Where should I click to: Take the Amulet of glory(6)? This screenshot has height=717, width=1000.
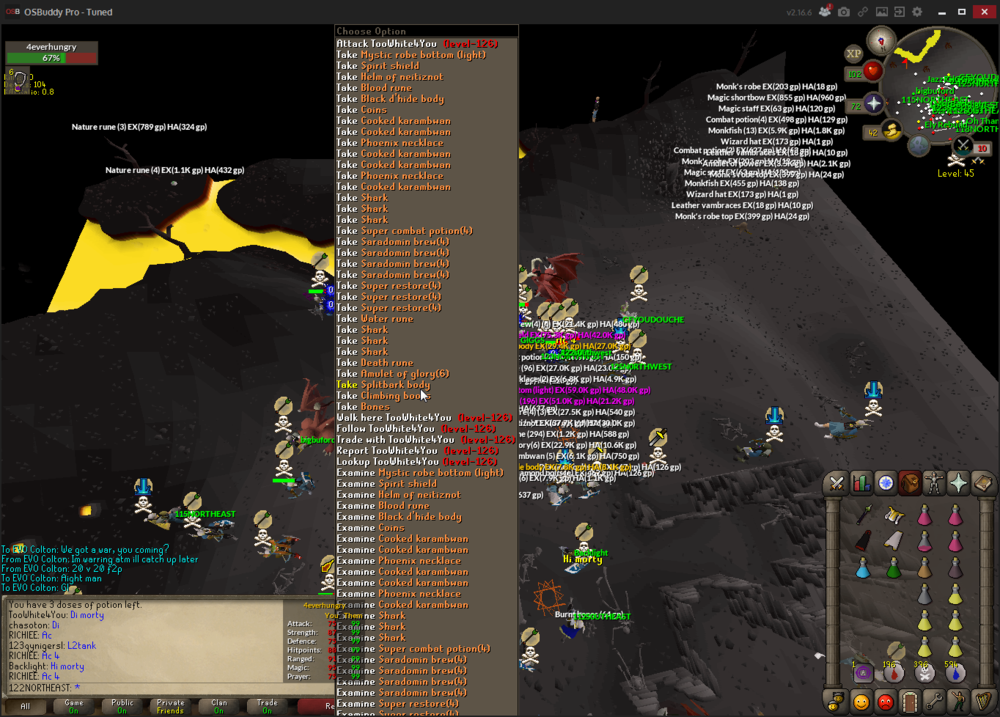(392, 374)
